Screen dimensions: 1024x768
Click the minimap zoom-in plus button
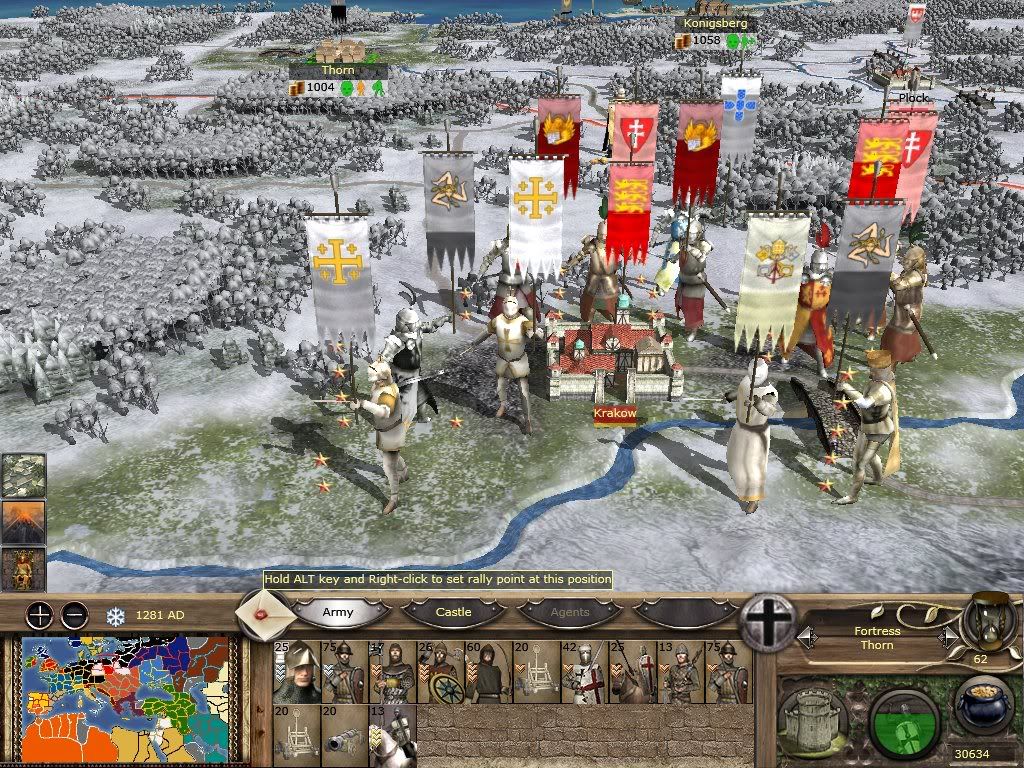coord(39,614)
